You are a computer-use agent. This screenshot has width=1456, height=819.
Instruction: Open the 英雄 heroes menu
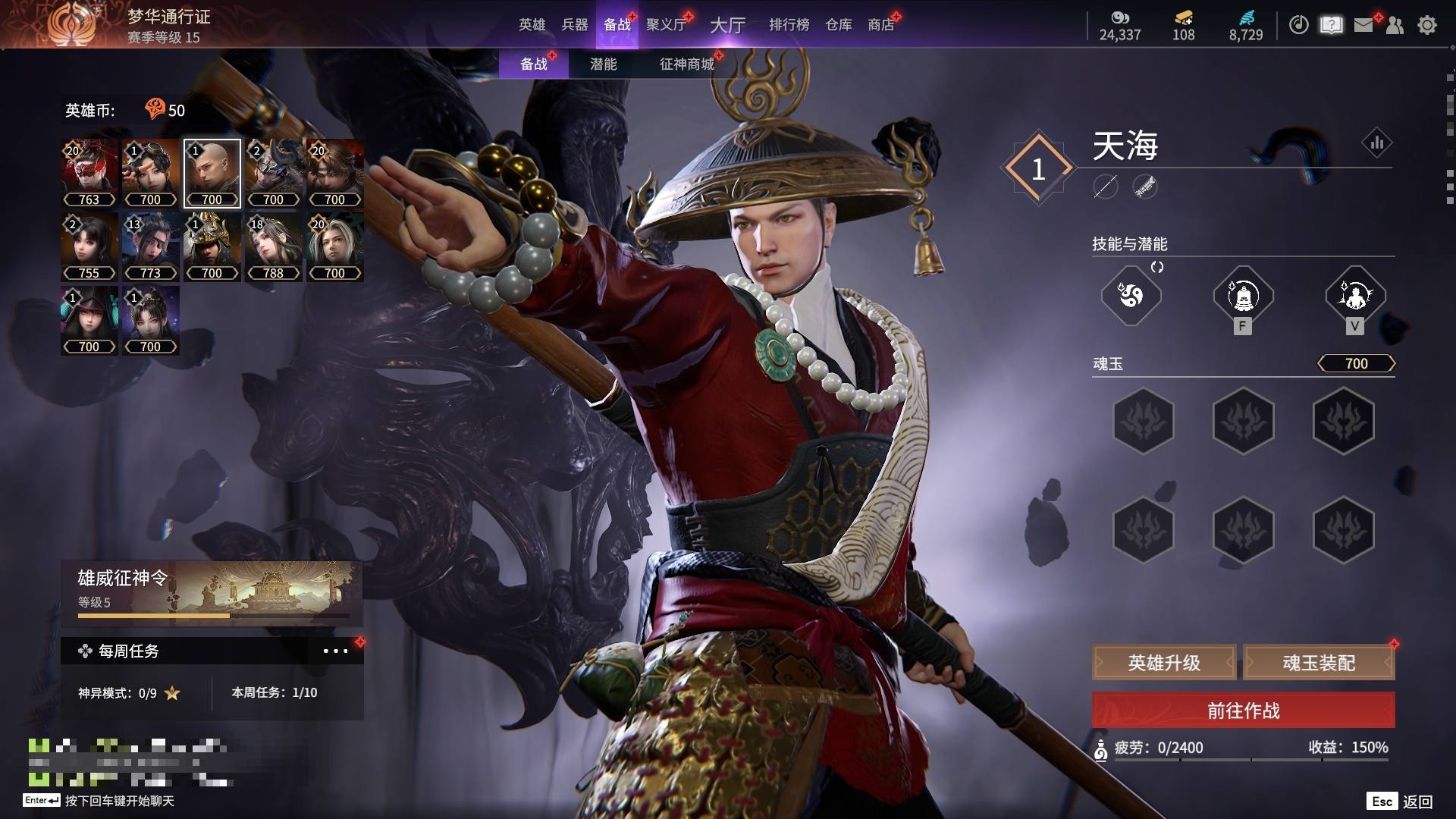tap(532, 25)
